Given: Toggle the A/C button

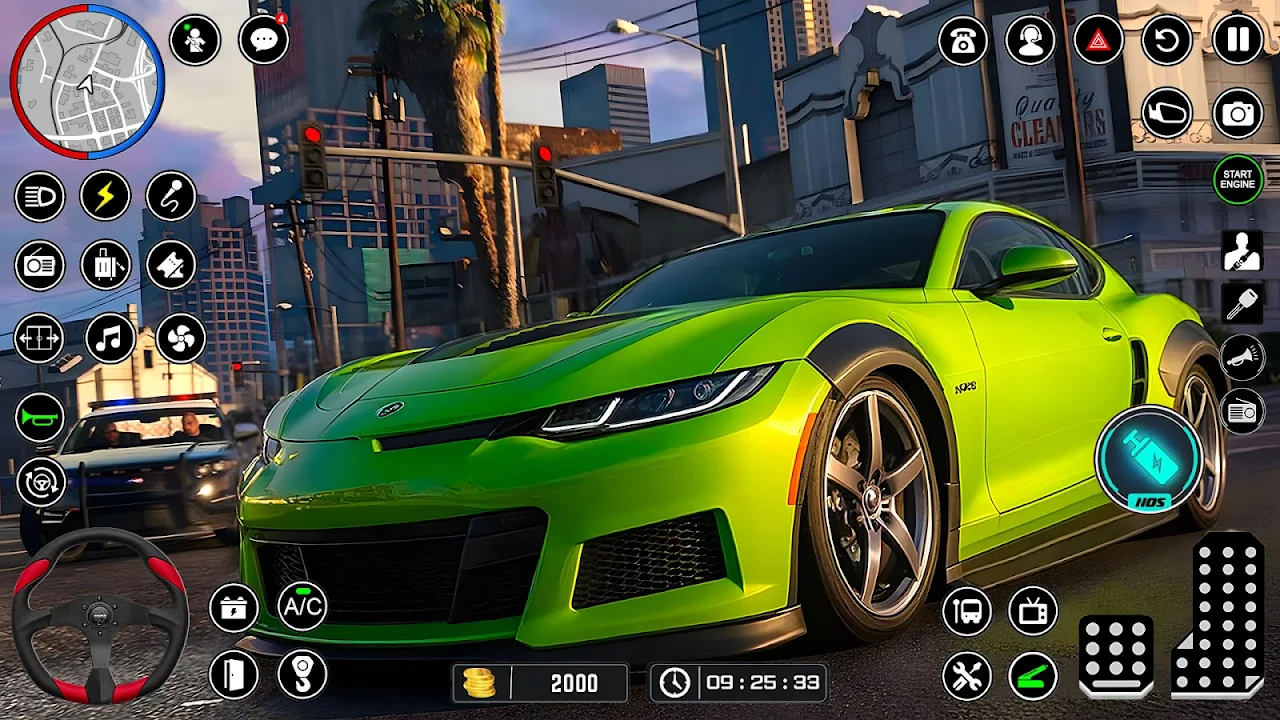Looking at the screenshot, I should [x=302, y=606].
